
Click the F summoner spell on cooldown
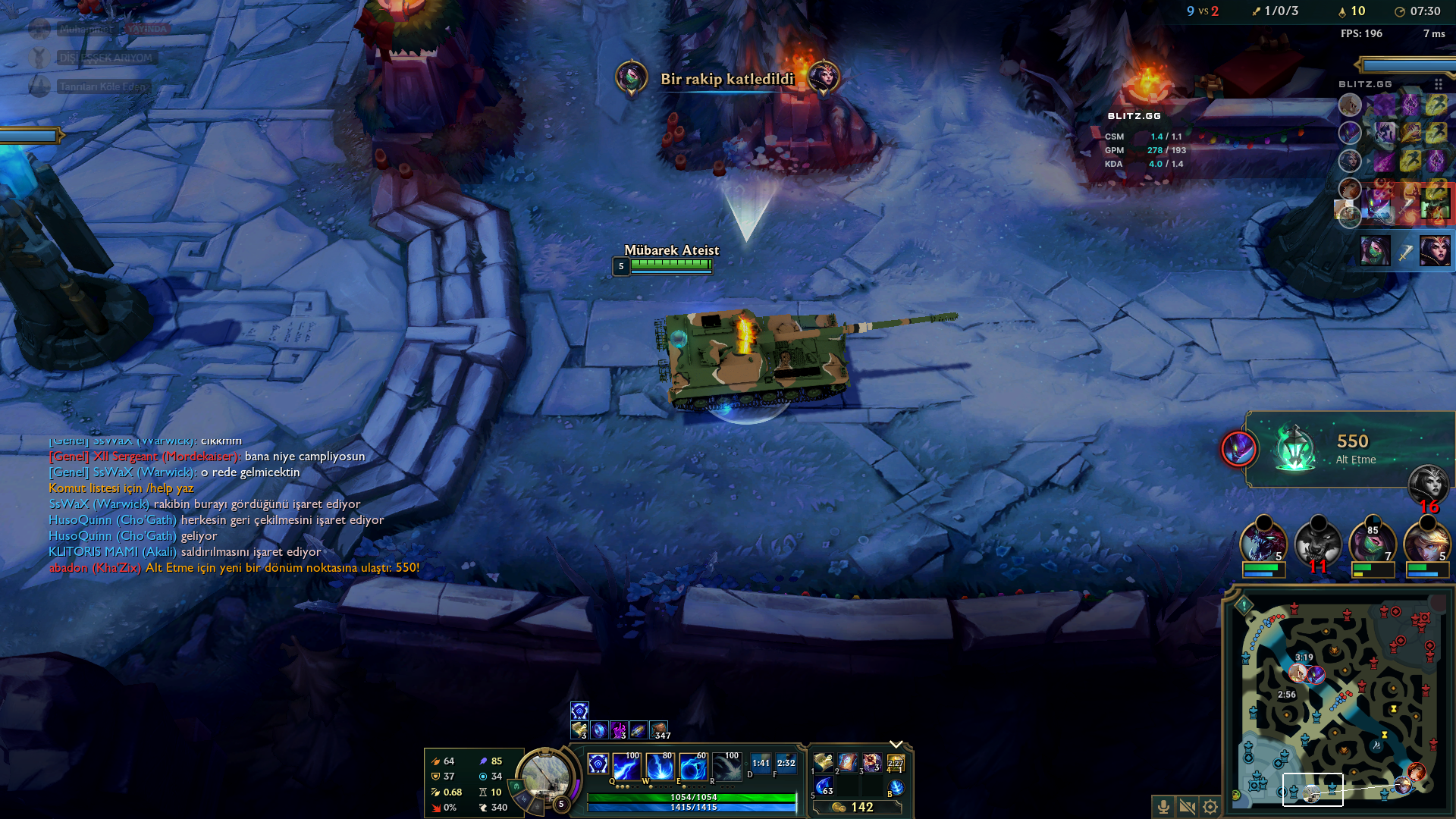[x=786, y=763]
